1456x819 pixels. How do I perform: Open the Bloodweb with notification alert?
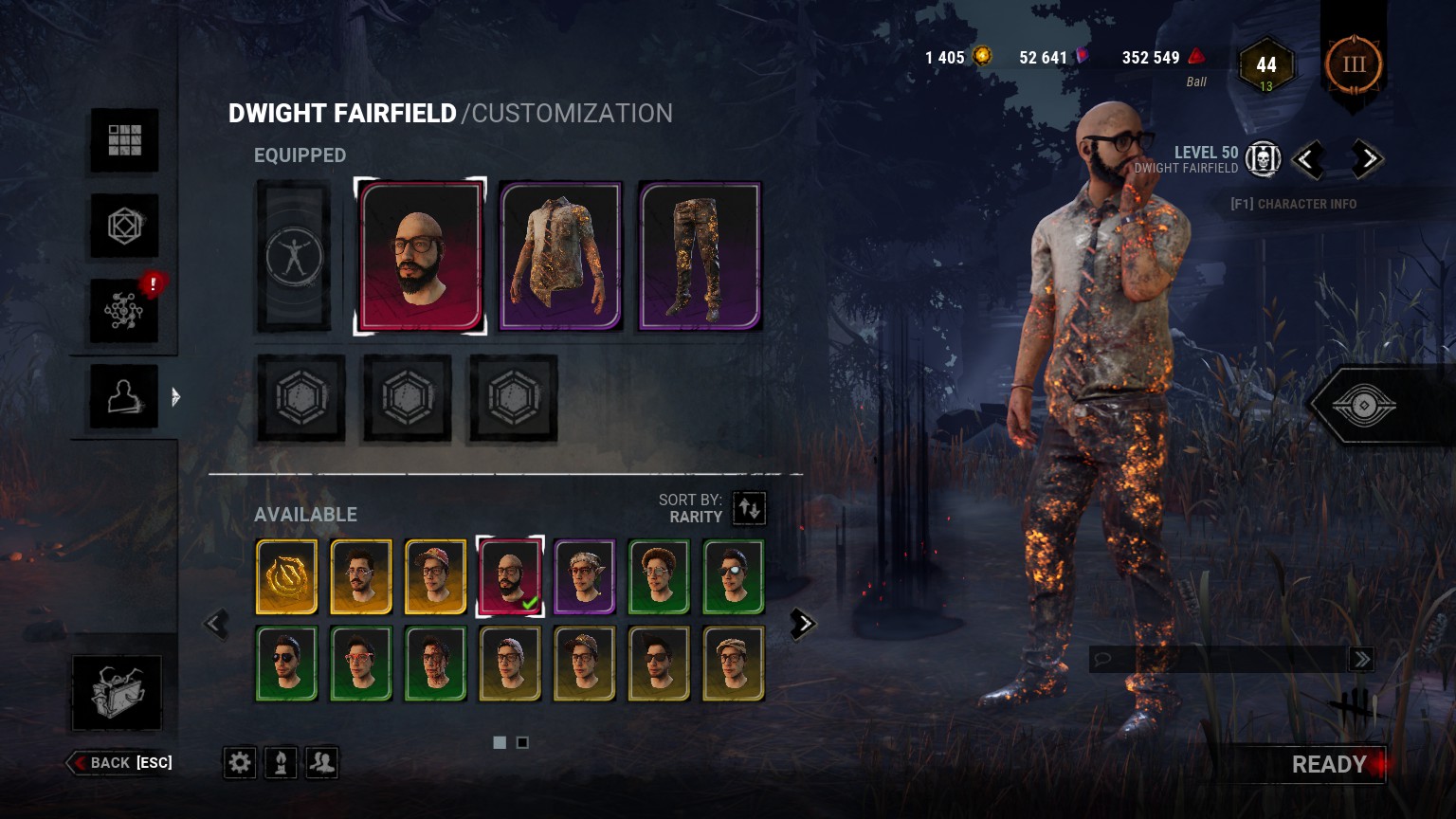tap(123, 311)
